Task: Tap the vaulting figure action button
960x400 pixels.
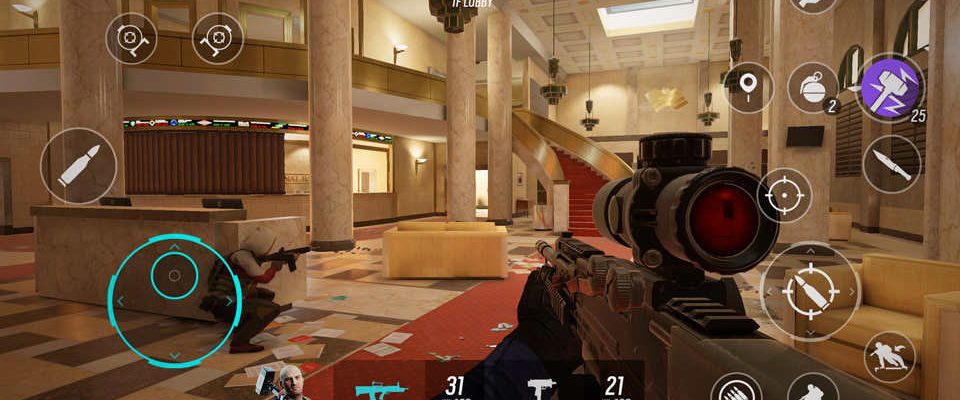Action: [889, 357]
